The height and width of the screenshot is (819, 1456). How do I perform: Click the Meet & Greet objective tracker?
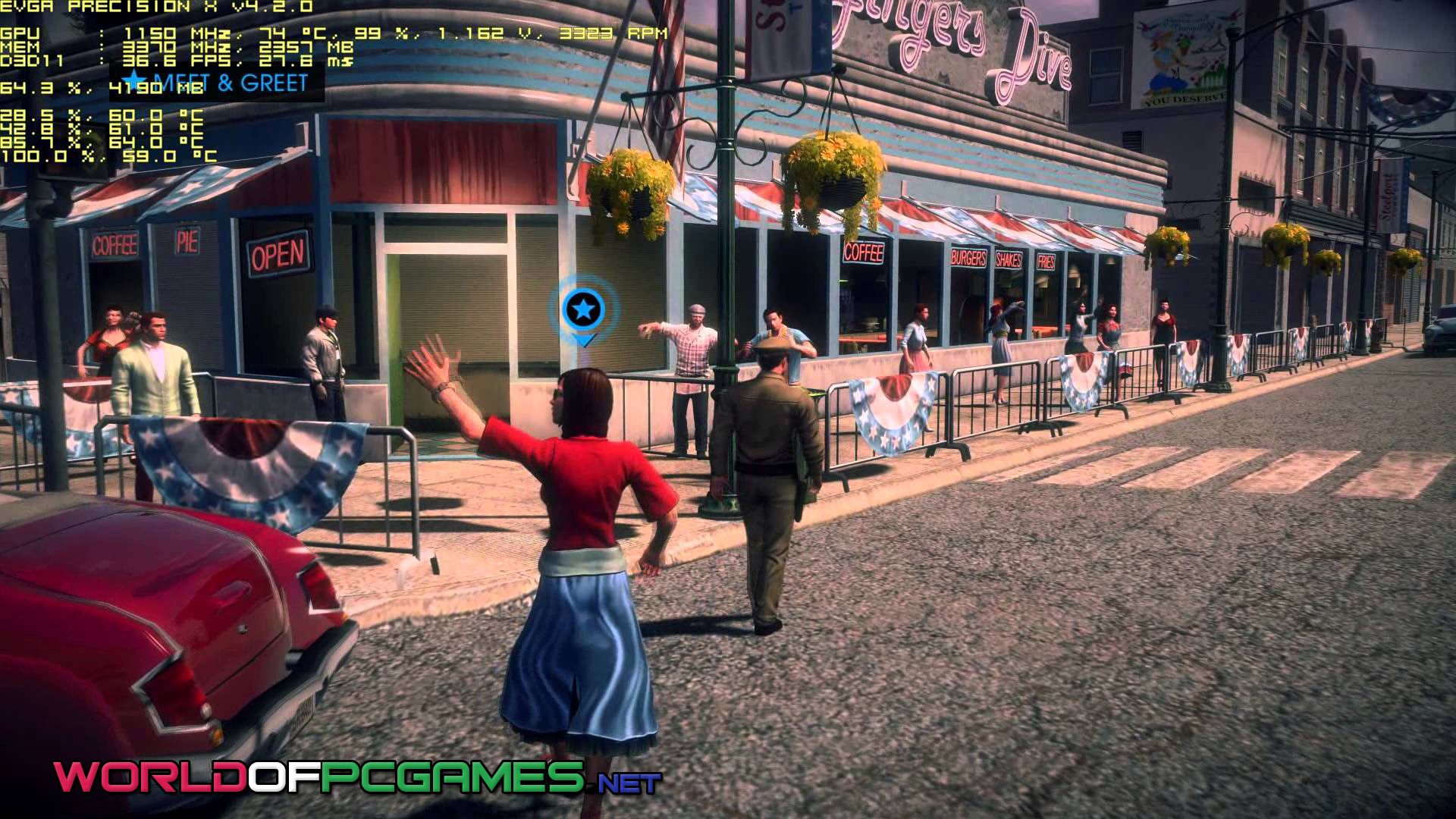click(x=219, y=82)
